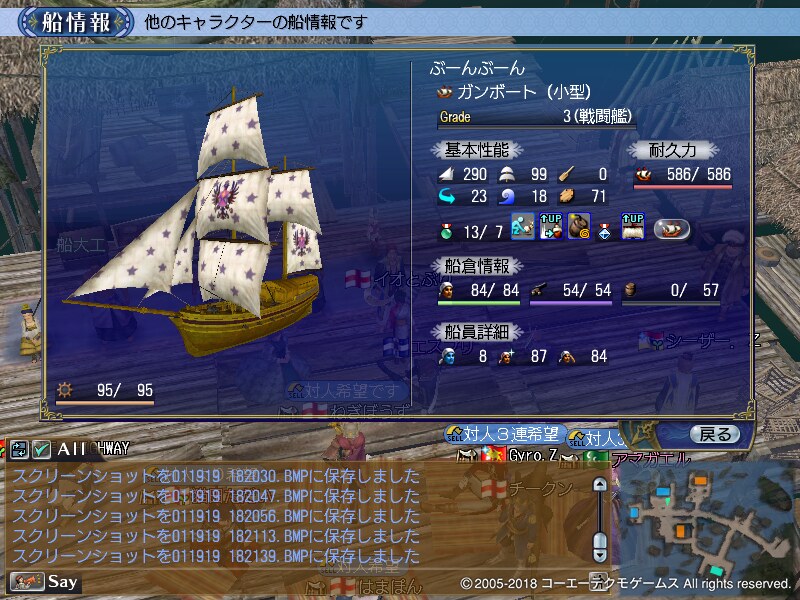Click the 対人3連希望 sell bazaar label
The width and height of the screenshot is (800, 600).
click(x=506, y=434)
